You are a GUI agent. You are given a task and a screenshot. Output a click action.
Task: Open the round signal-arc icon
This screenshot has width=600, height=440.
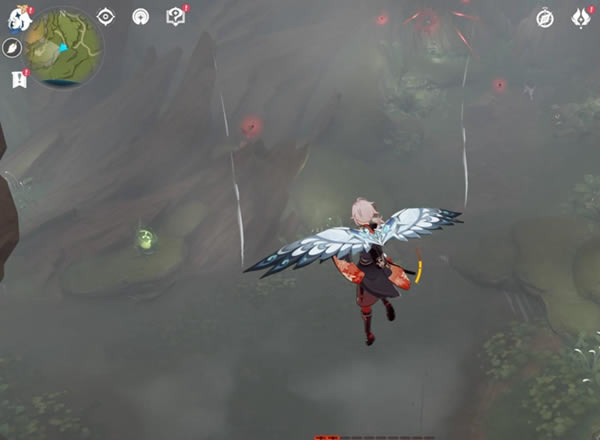coord(141,17)
